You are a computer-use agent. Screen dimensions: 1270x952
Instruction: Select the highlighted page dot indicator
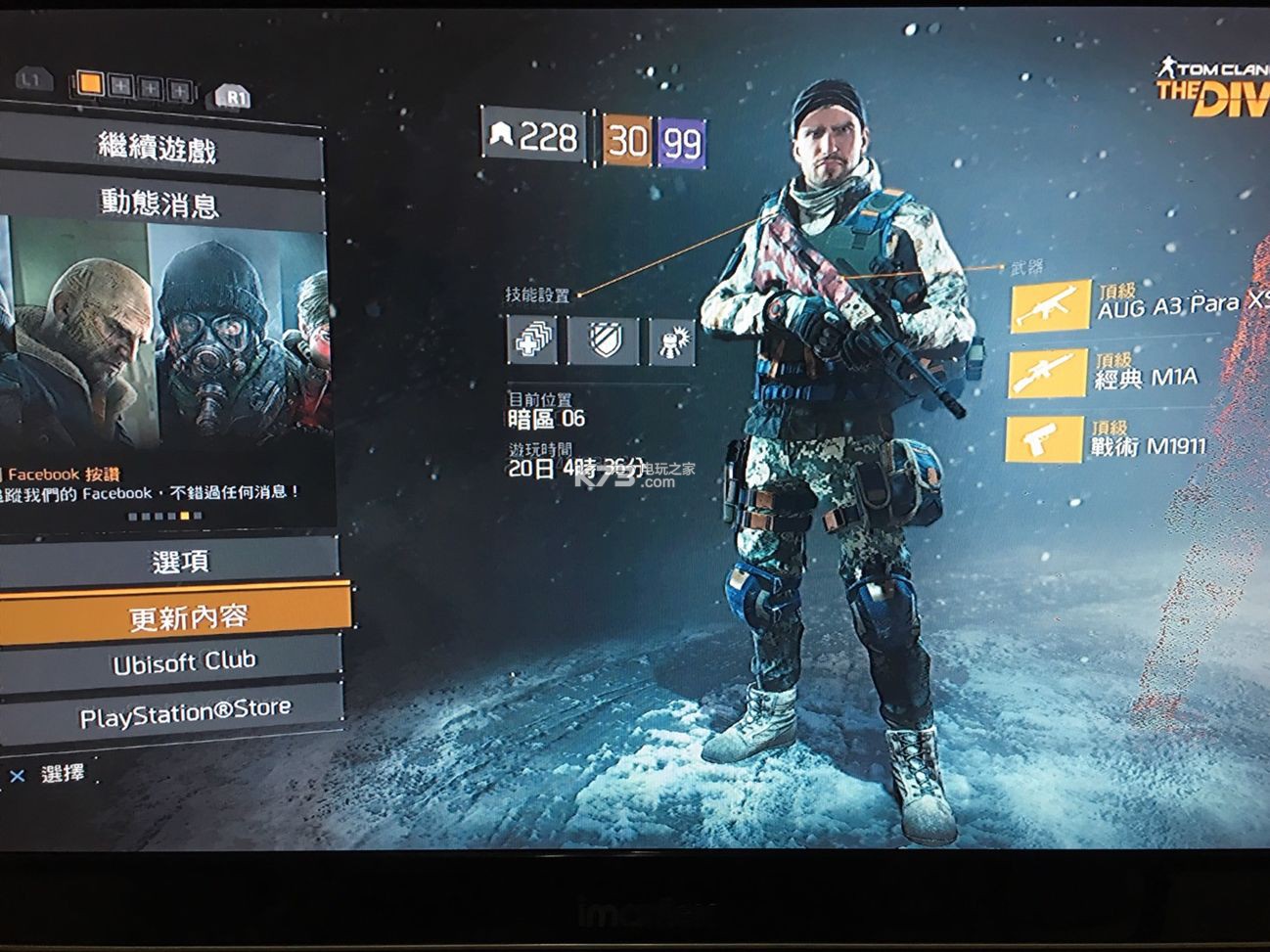click(x=184, y=516)
